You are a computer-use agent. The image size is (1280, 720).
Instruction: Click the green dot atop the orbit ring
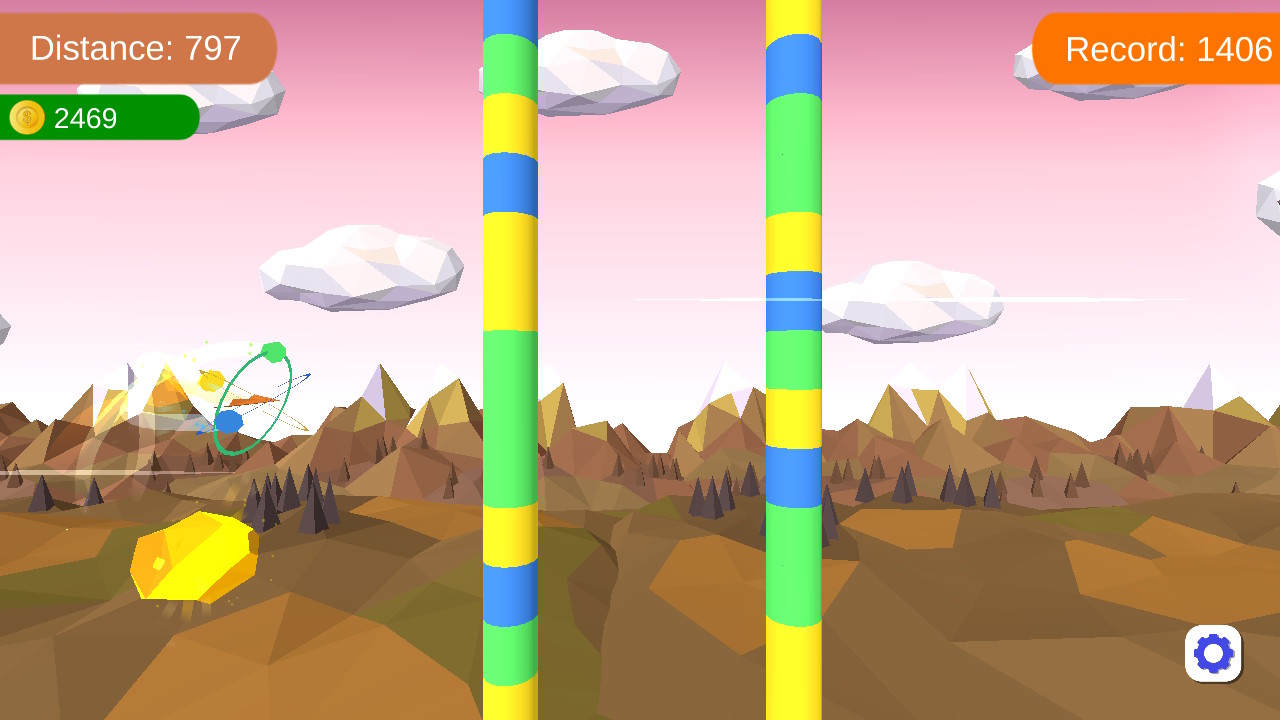click(x=273, y=352)
